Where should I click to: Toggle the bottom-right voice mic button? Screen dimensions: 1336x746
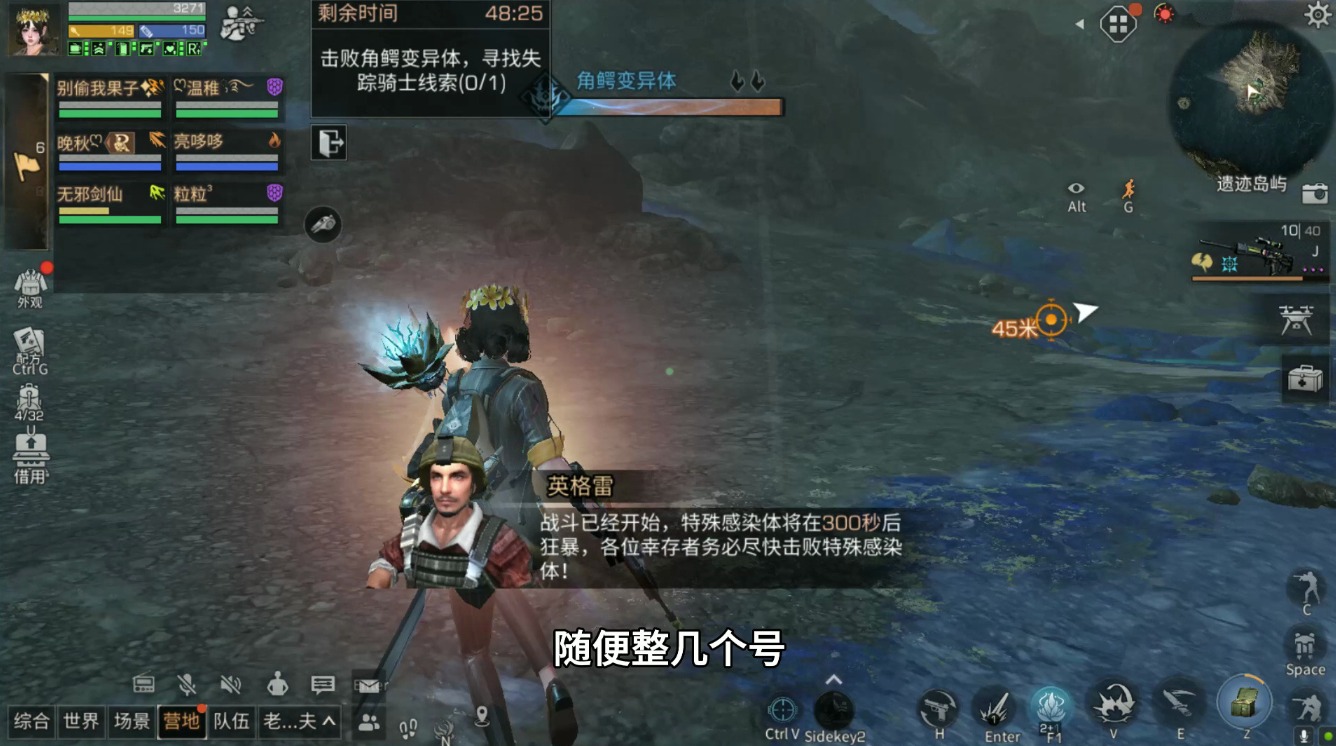click(x=1301, y=733)
